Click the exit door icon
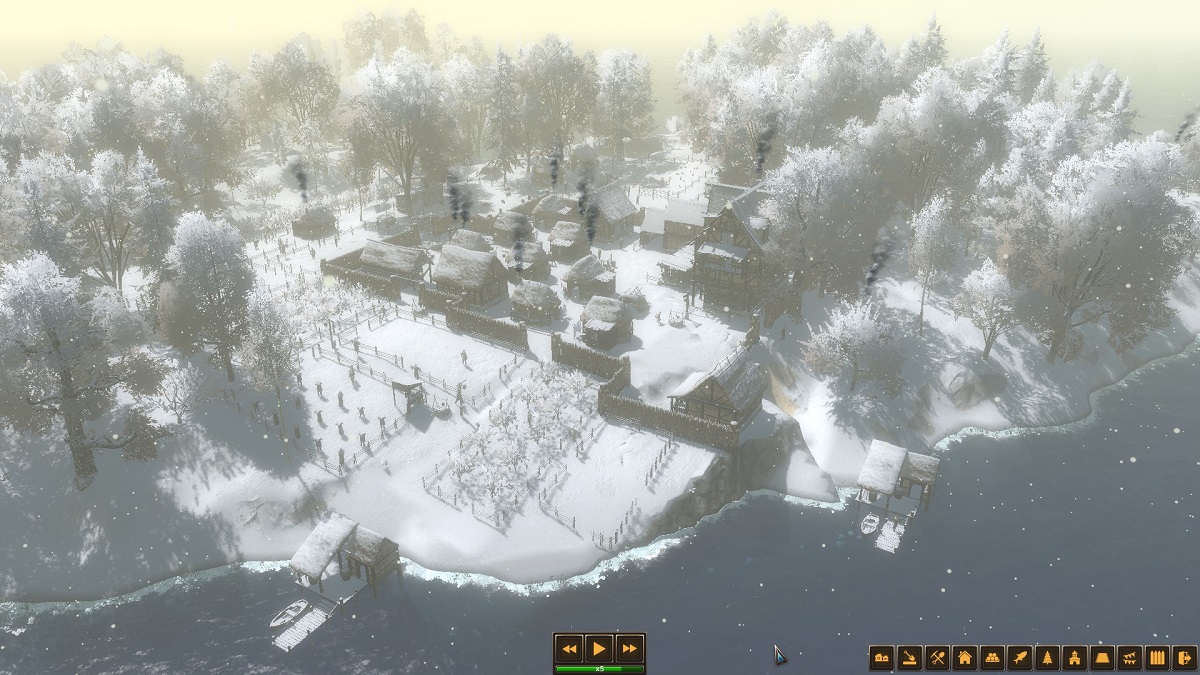 click(x=1185, y=657)
